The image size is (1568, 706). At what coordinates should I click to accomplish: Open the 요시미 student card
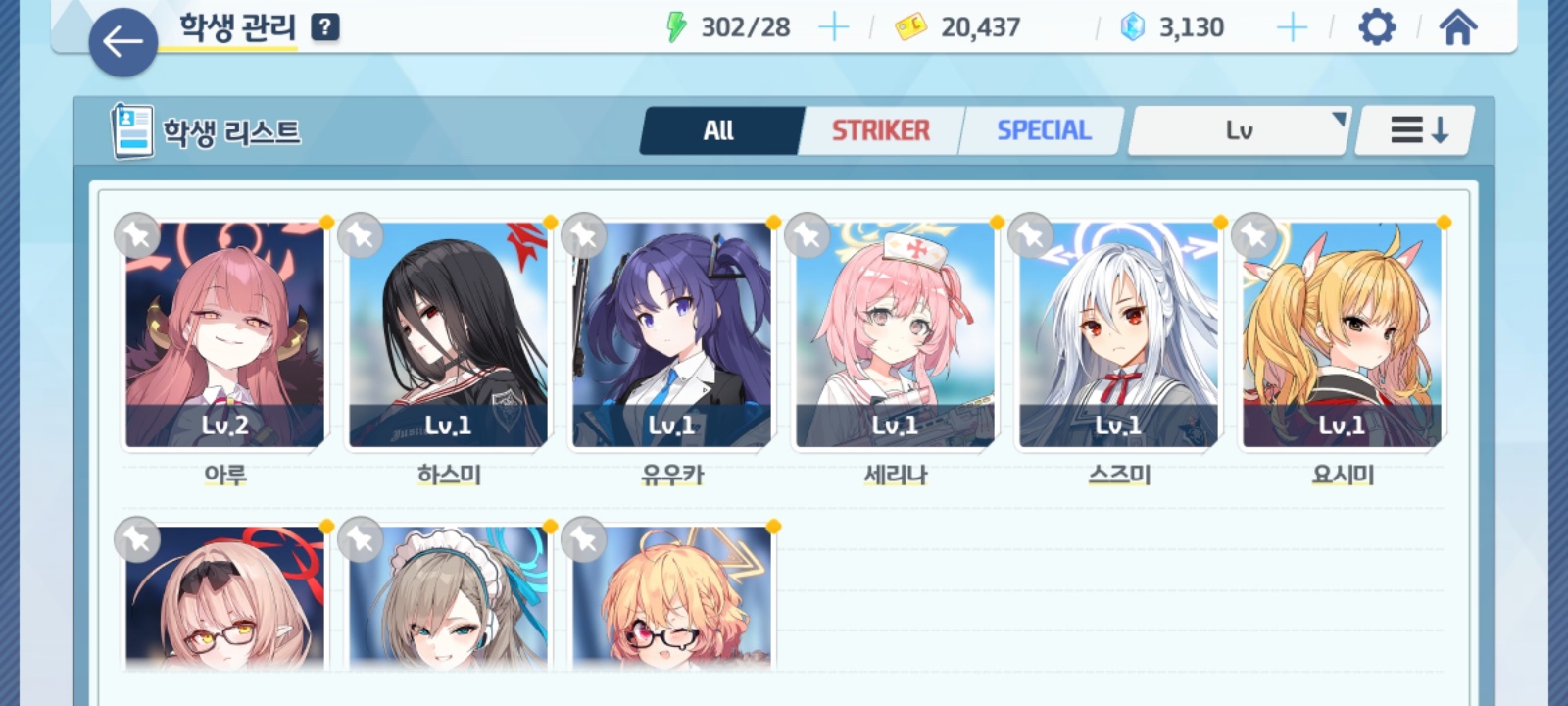1343,335
